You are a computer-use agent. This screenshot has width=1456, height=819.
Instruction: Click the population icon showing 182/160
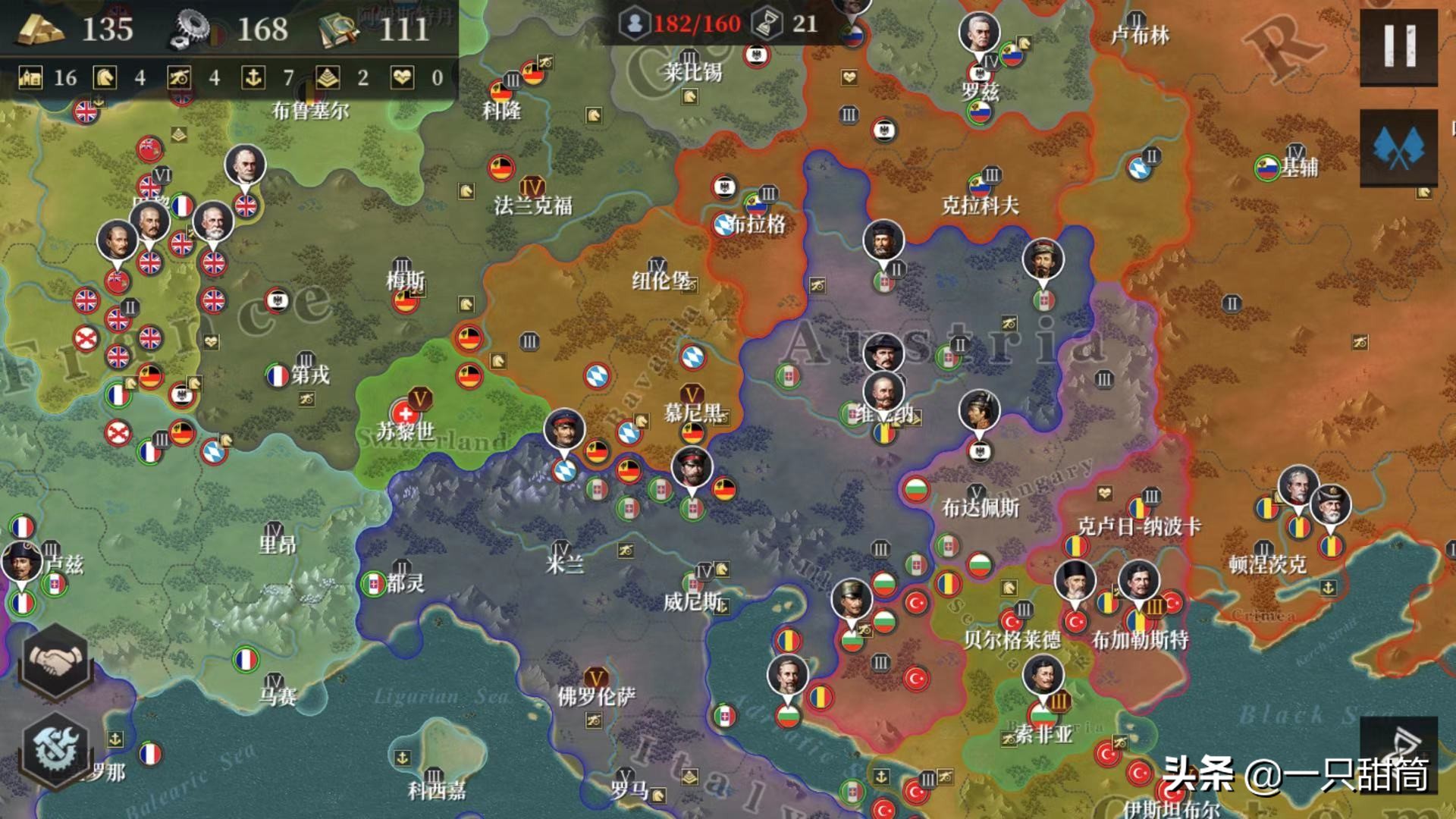point(635,24)
